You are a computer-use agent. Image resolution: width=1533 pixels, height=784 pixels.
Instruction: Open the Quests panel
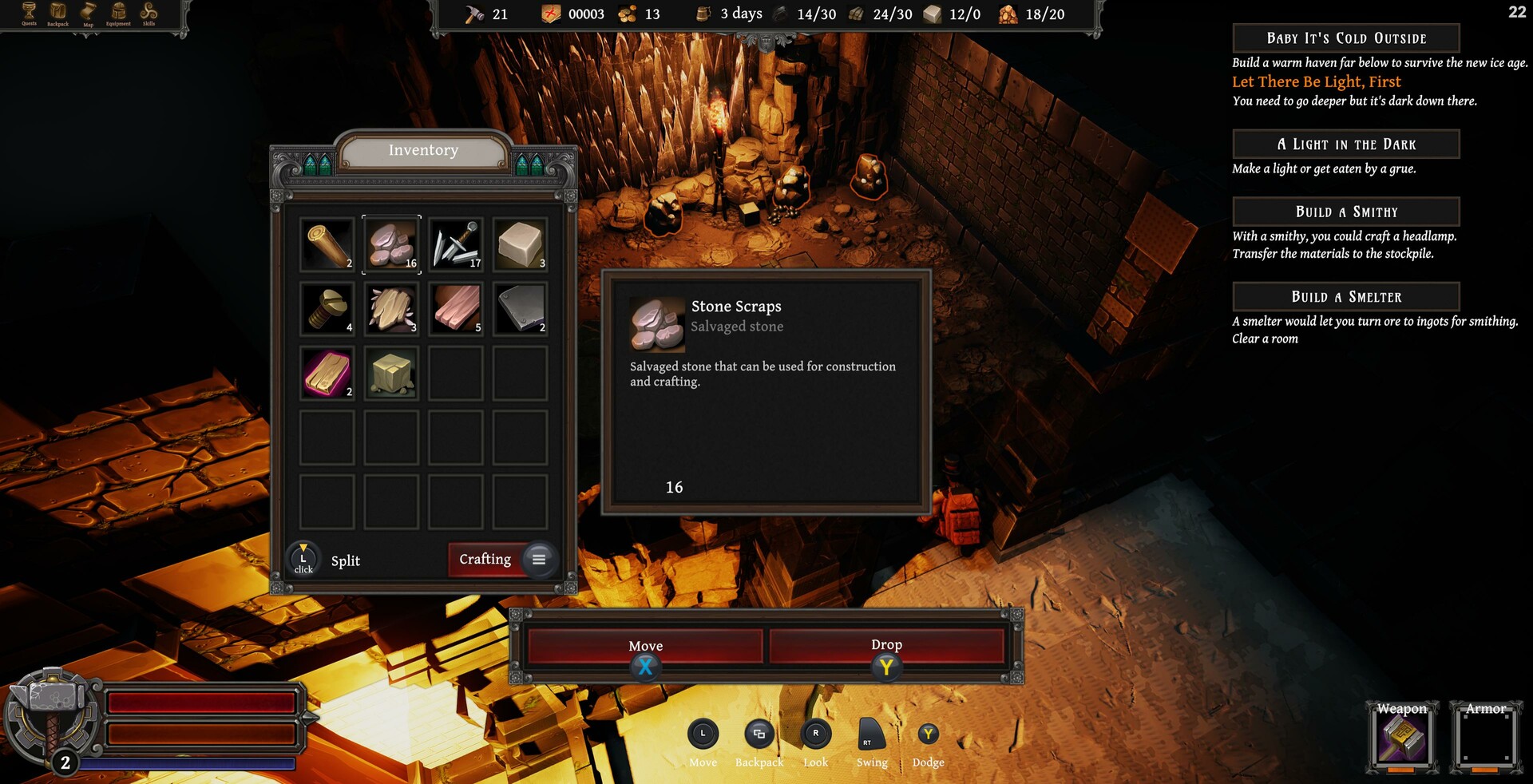click(x=28, y=12)
